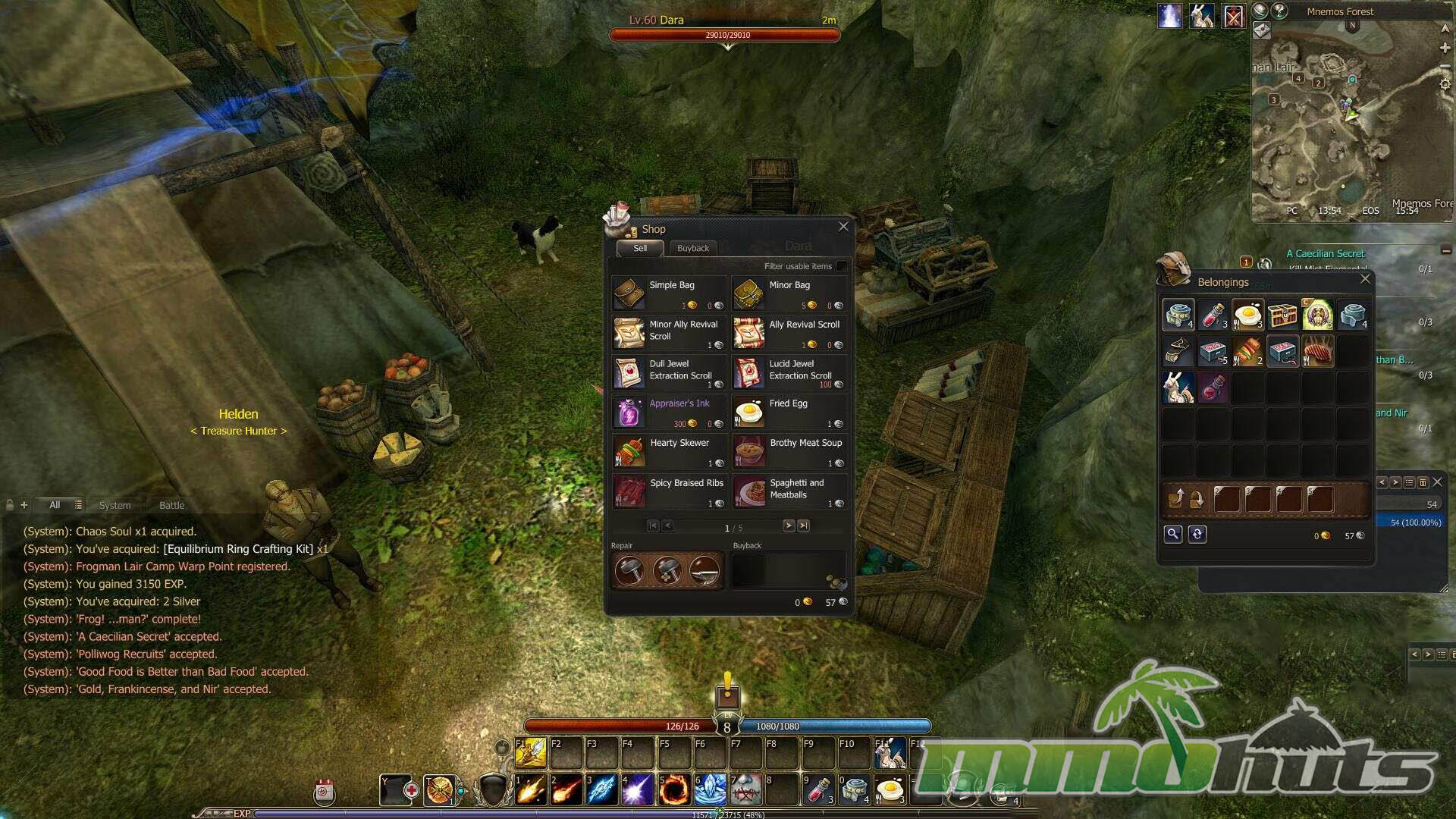The image size is (1456, 819).
Task: Click the search button in Belongings
Action: coord(1172,534)
